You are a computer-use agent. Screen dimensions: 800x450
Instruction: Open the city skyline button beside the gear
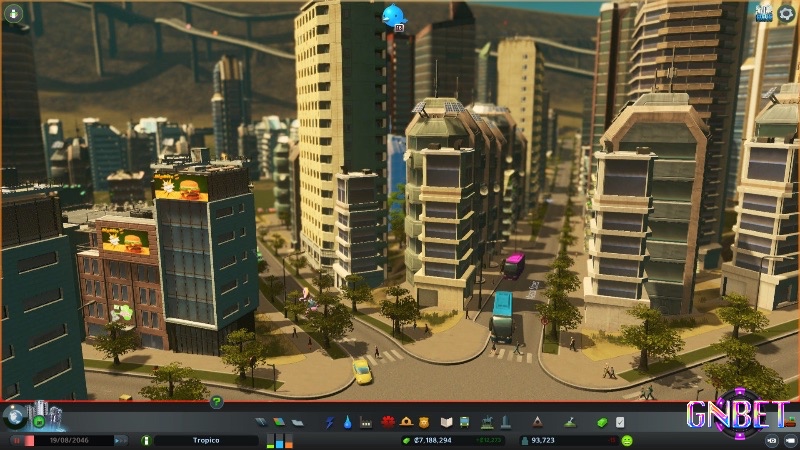point(763,14)
